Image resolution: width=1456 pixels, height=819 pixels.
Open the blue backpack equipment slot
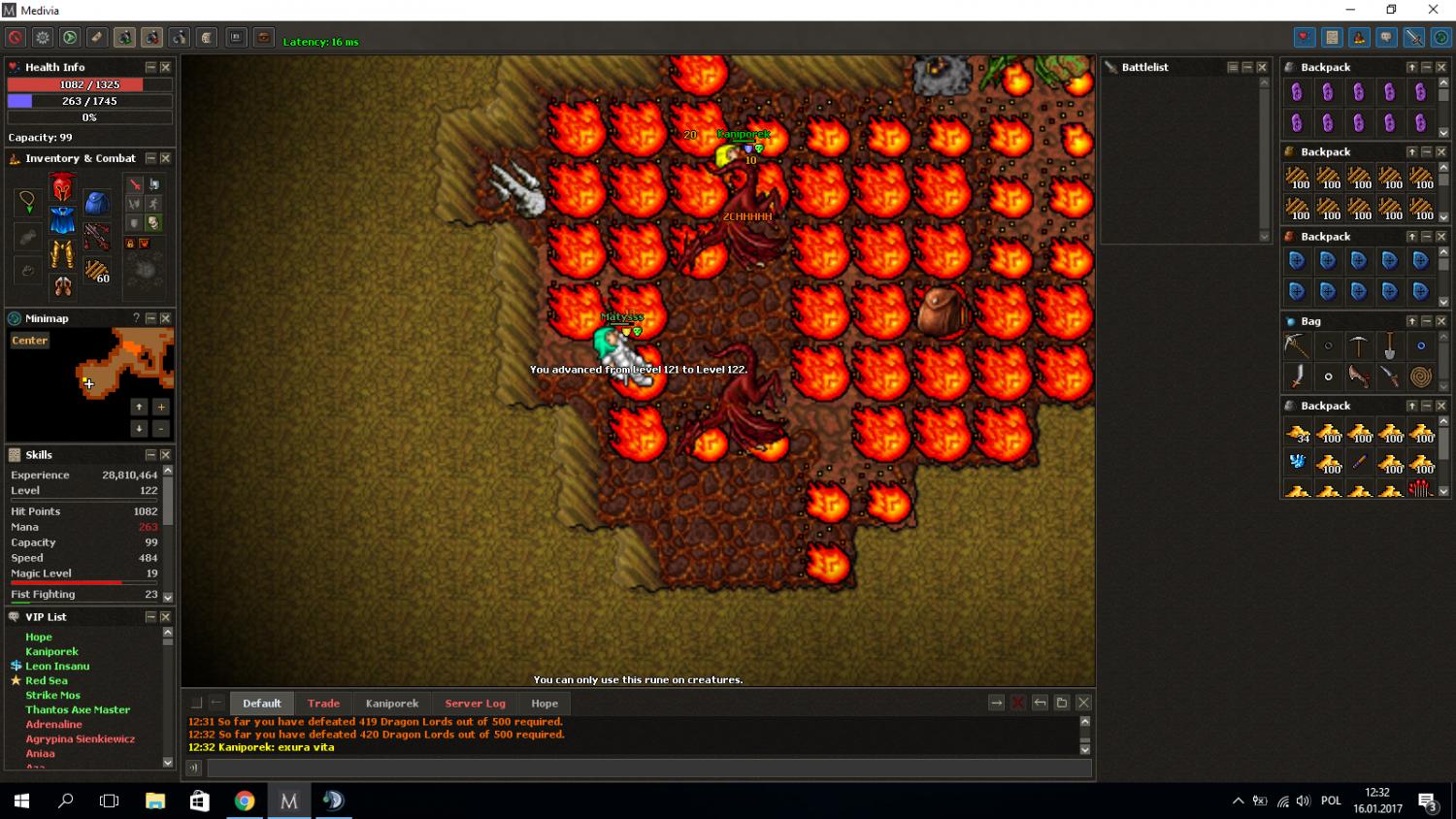(96, 203)
